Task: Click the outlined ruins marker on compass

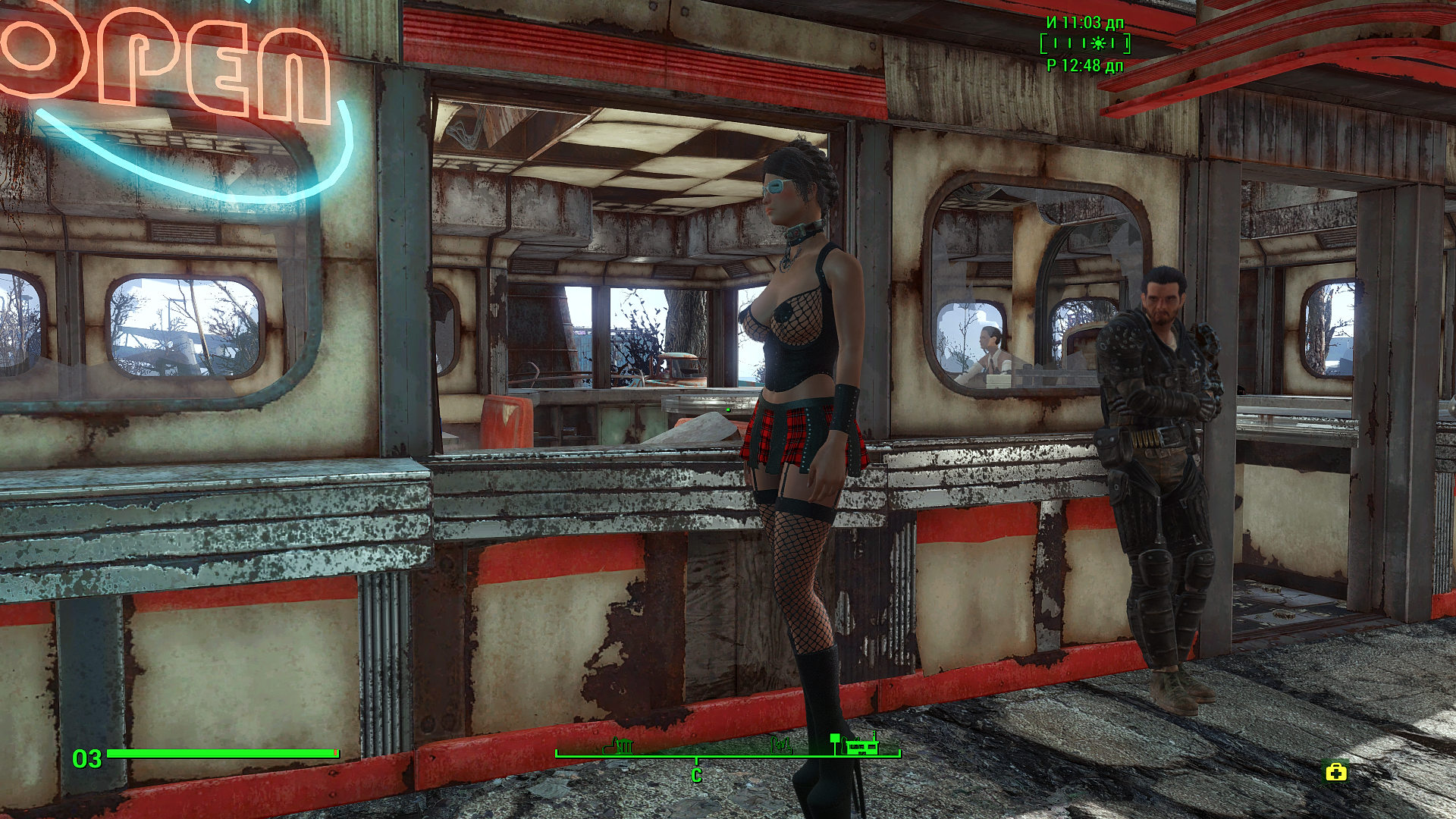Action: tap(782, 747)
